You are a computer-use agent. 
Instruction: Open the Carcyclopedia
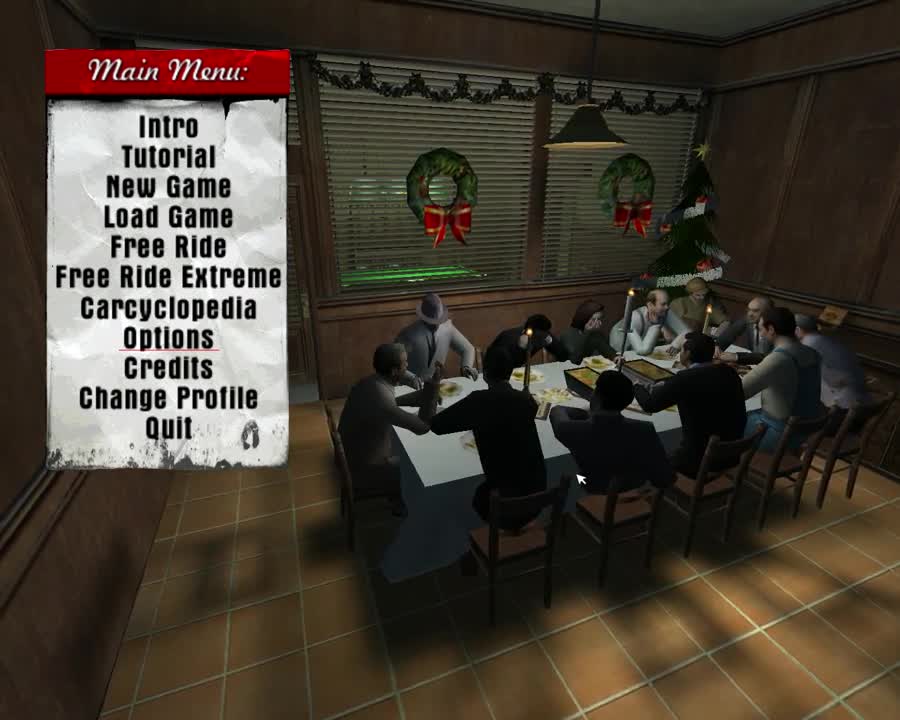[168, 308]
